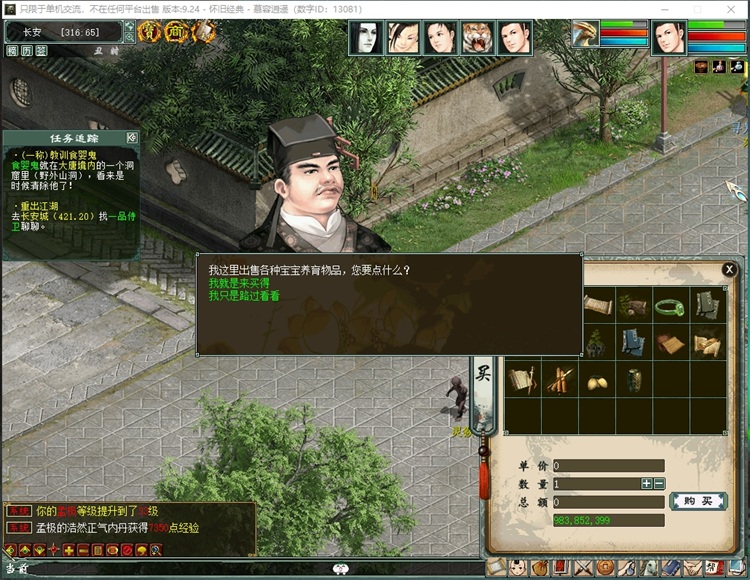The height and width of the screenshot is (580, 750).
Task: Open the 重出江湖 quest entry
Action: [40, 205]
